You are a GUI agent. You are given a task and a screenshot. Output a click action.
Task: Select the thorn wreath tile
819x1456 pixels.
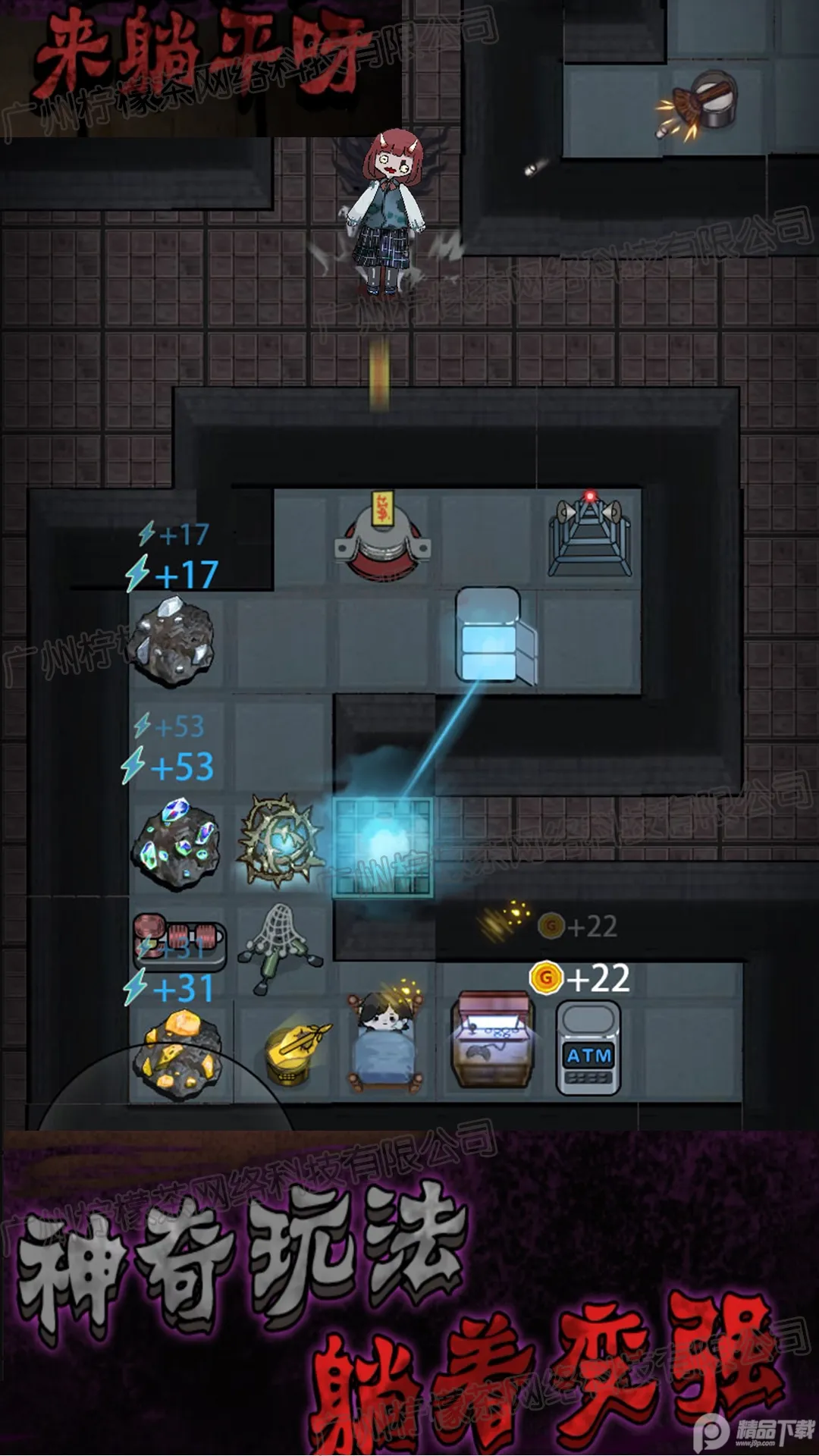(x=281, y=840)
